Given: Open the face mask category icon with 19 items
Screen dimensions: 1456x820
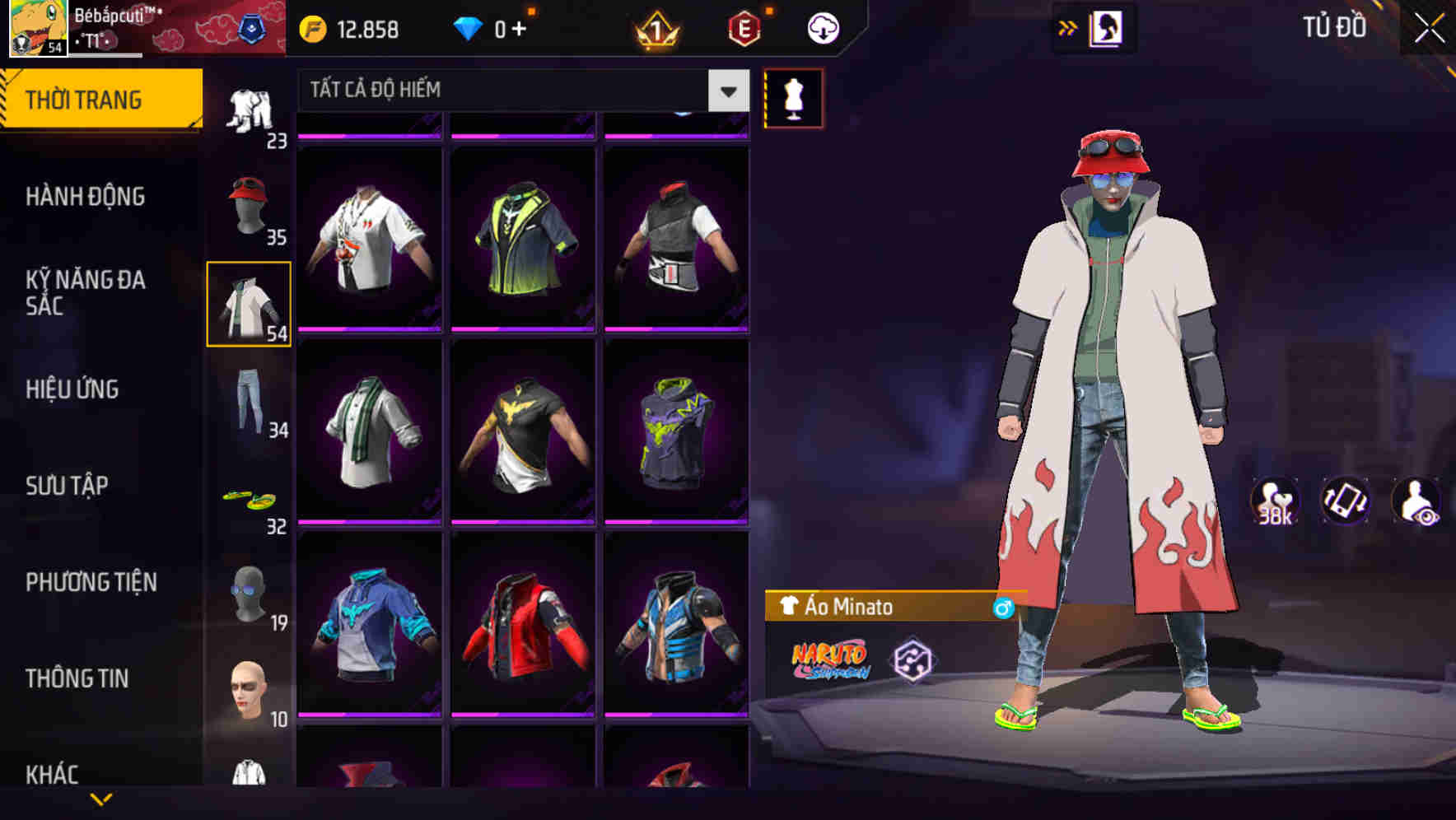Looking at the screenshot, I should (247, 594).
